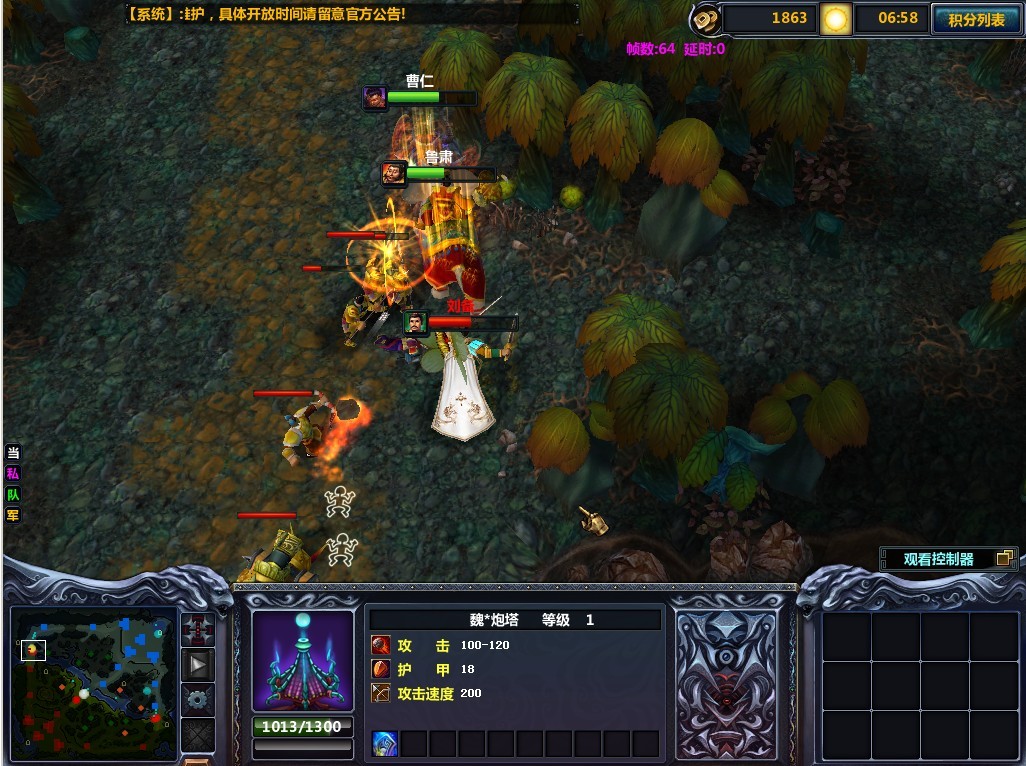Select 刘备's hero portrait
Image resolution: width=1026 pixels, height=766 pixels.
[415, 323]
